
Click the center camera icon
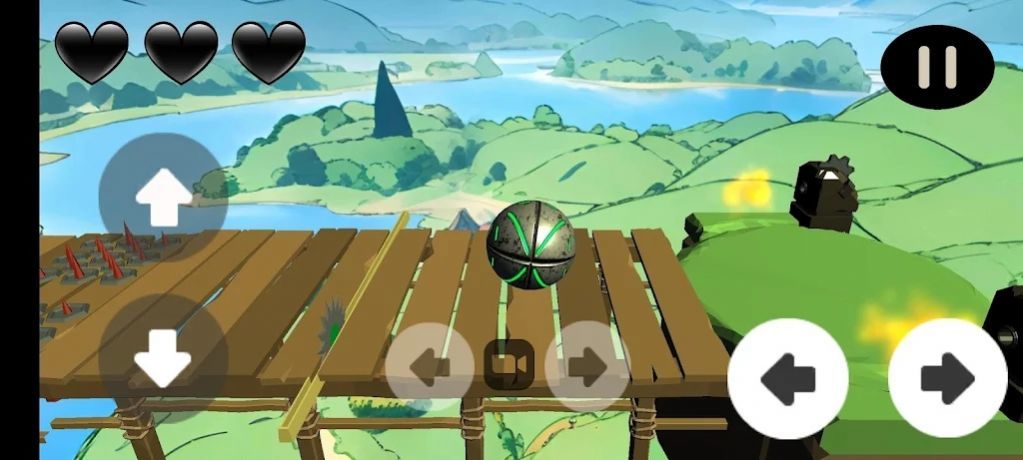tap(509, 366)
